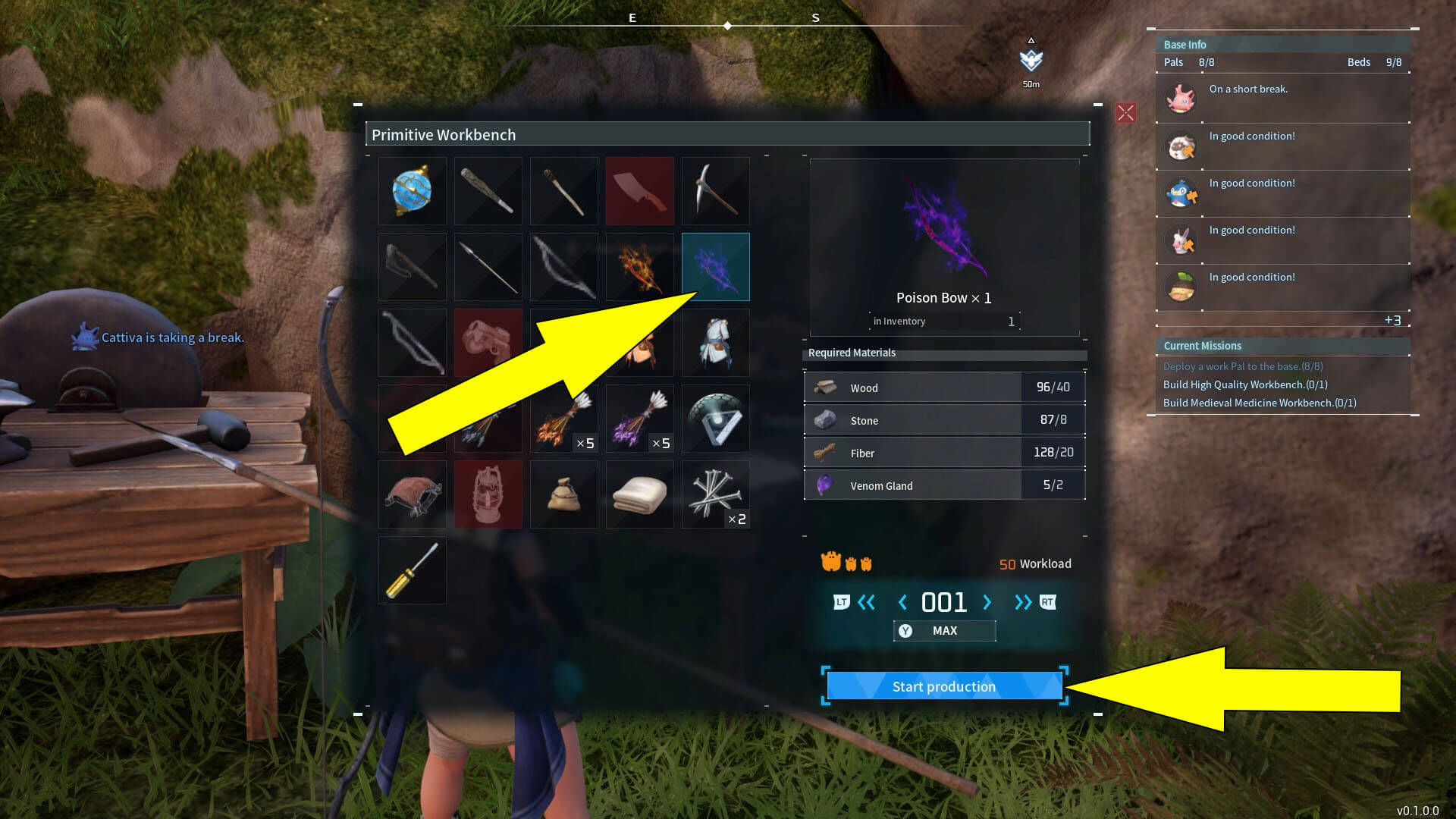The image size is (1456, 819).
Task: Select the Lantern recipe
Action: click(x=488, y=494)
